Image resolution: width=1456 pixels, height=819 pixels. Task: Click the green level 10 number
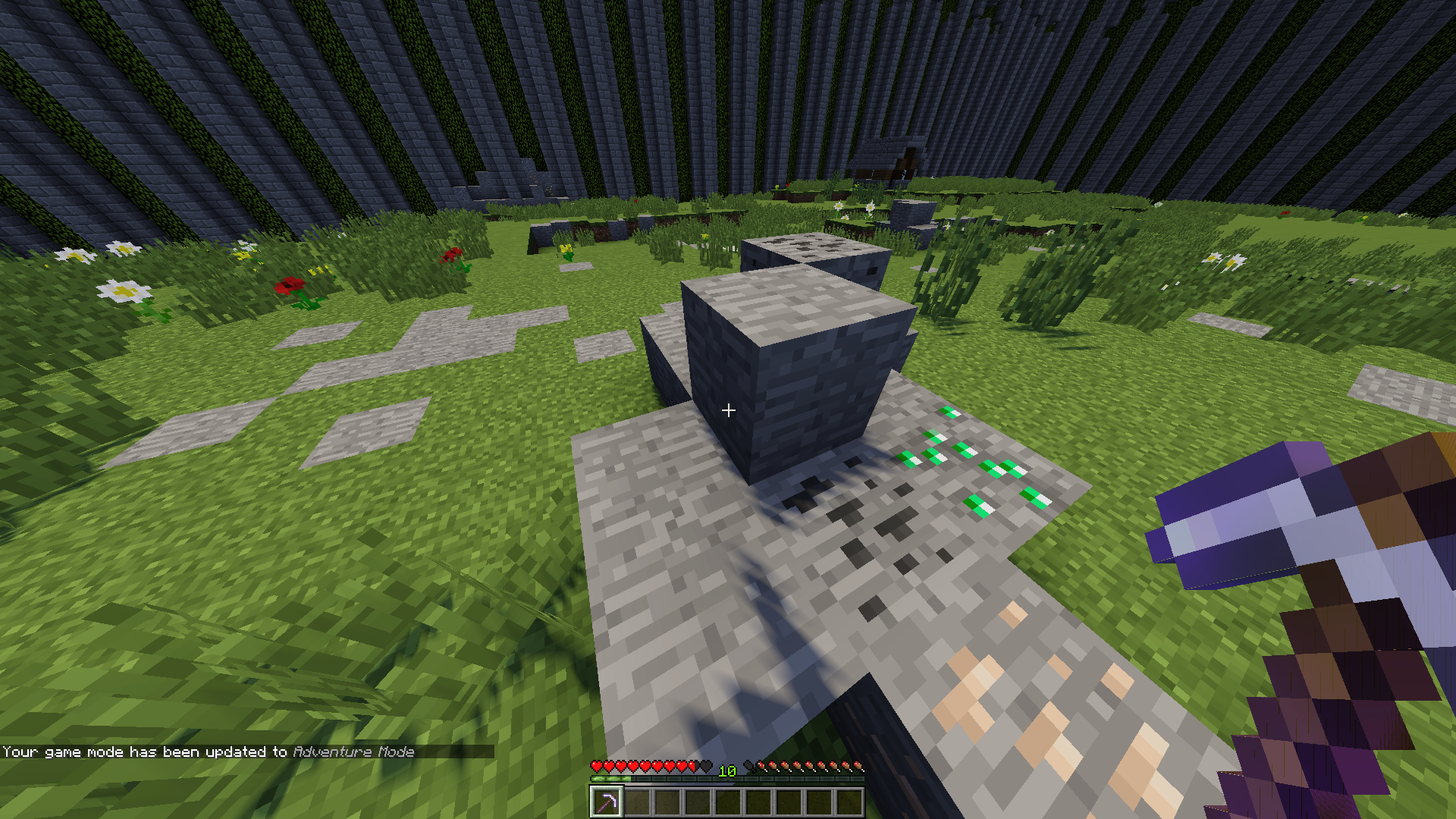(x=727, y=771)
